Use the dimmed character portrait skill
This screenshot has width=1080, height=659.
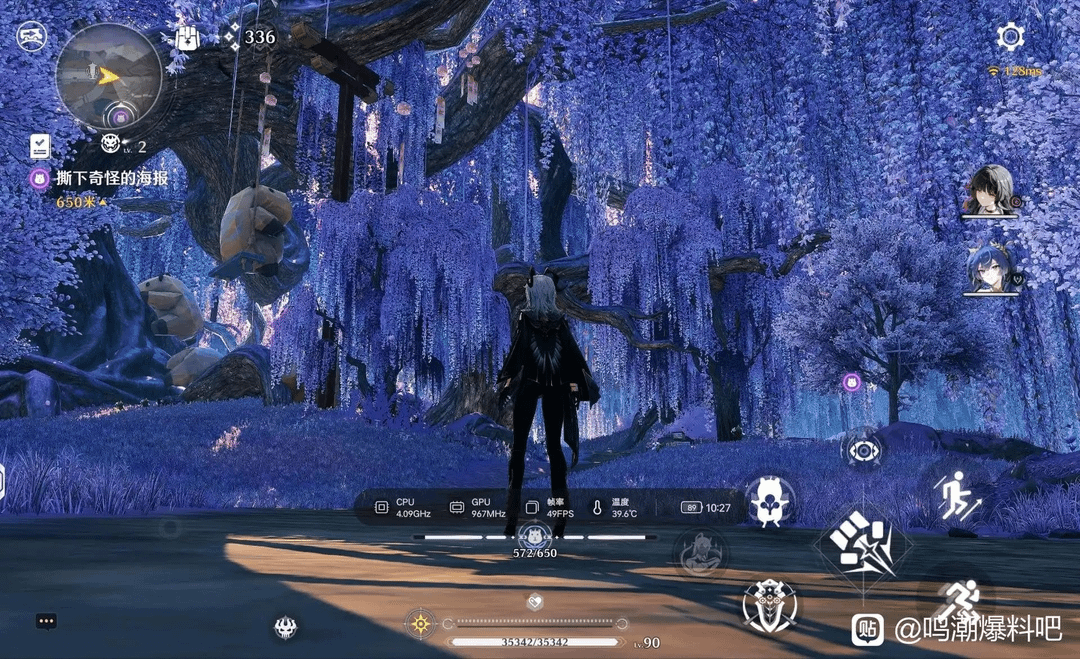(700, 552)
